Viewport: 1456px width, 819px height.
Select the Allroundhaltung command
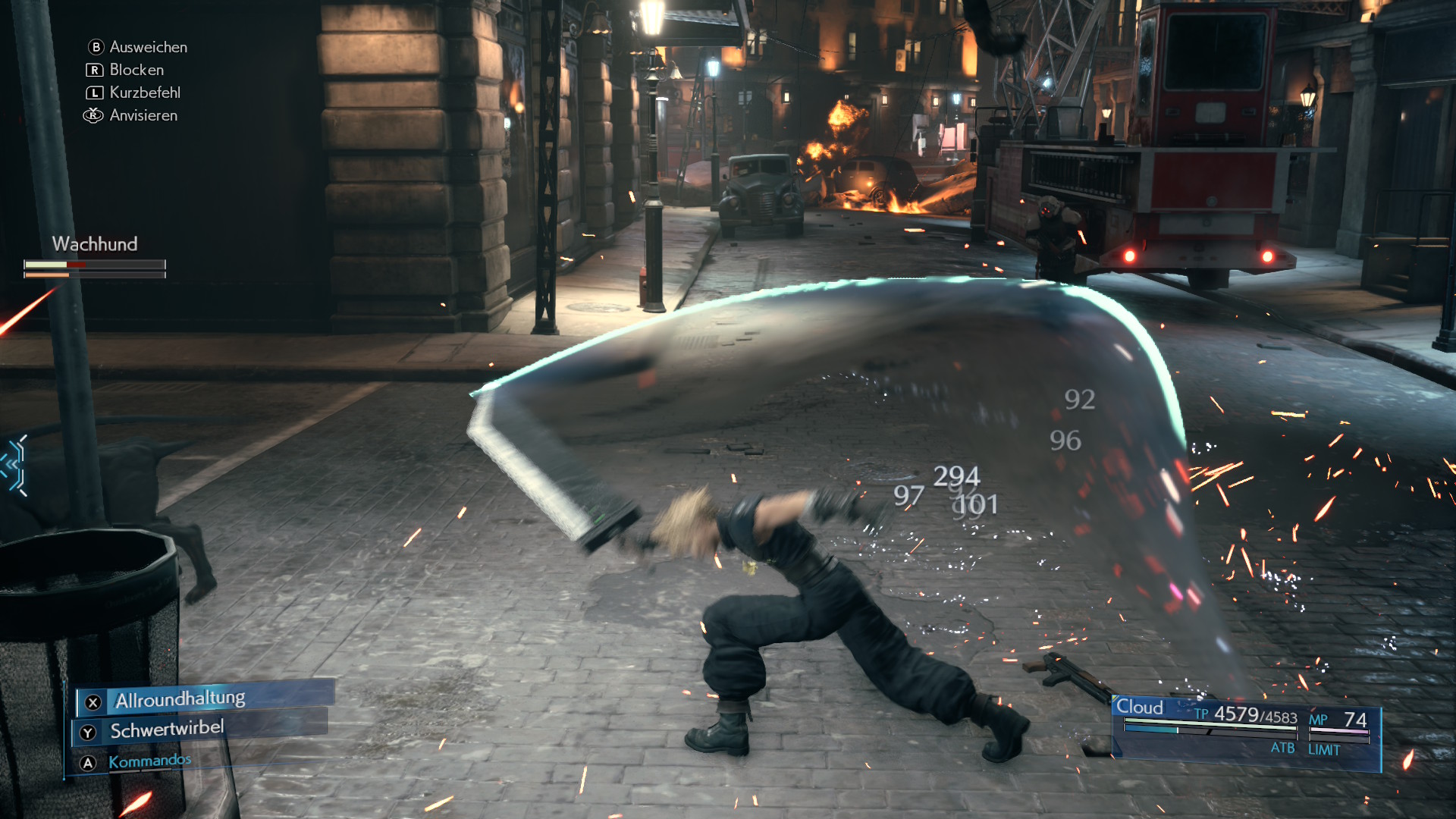pyautogui.click(x=180, y=699)
